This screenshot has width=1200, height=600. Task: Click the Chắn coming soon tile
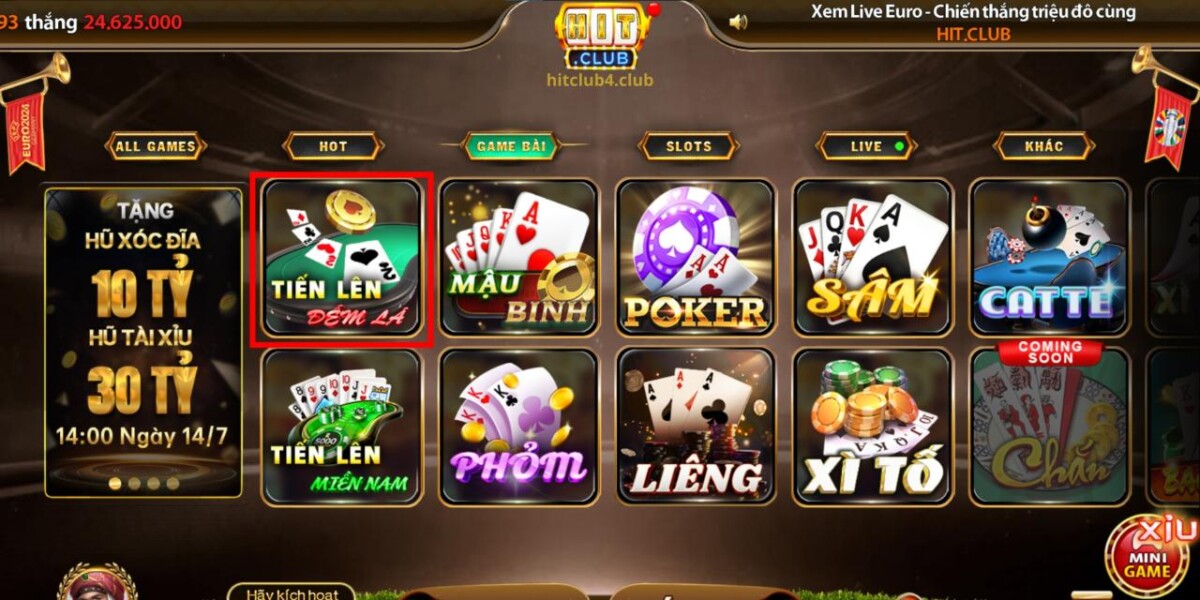[x=1050, y=427]
